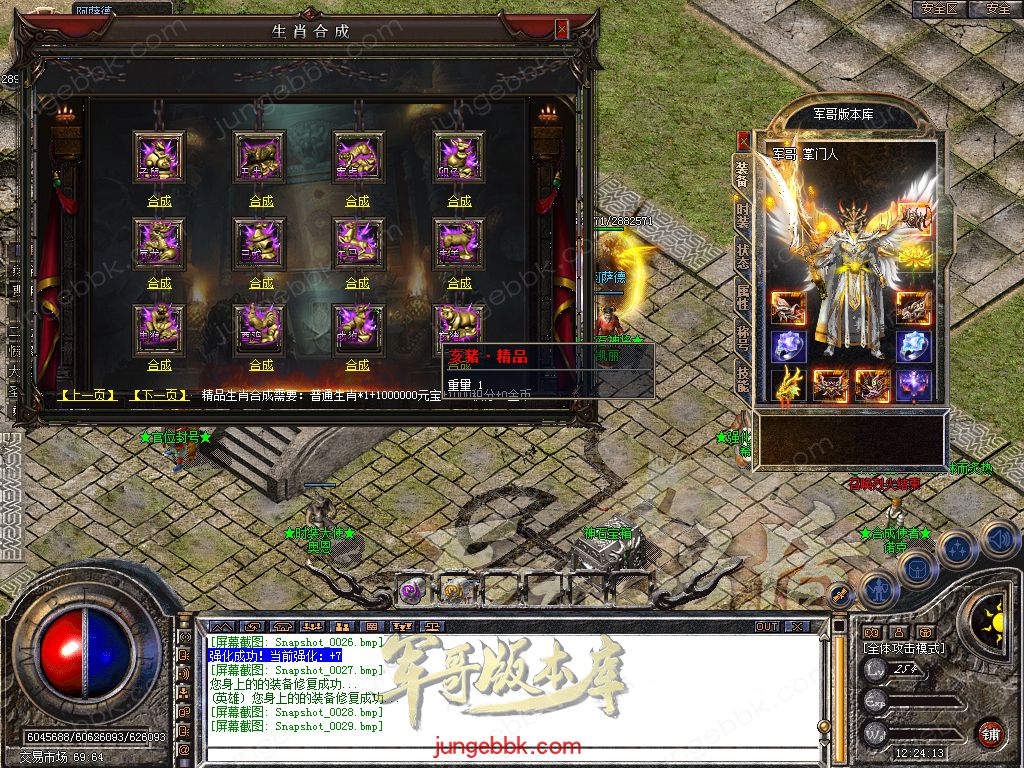The width and height of the screenshot is (1024, 768).
Task: Click 合成 under the ox zodiac
Action: pyautogui.click(x=261, y=201)
